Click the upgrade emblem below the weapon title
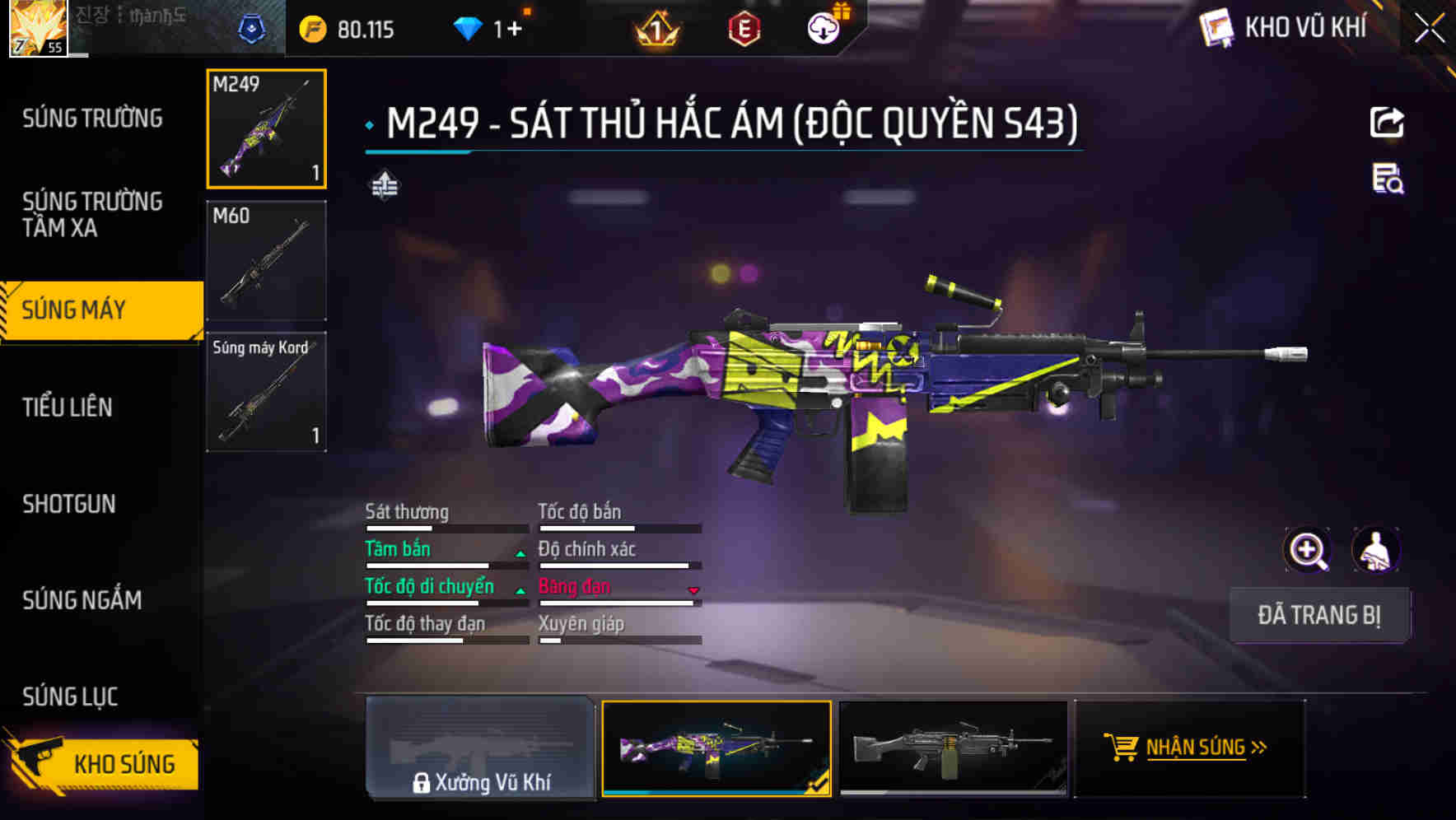 (x=383, y=186)
